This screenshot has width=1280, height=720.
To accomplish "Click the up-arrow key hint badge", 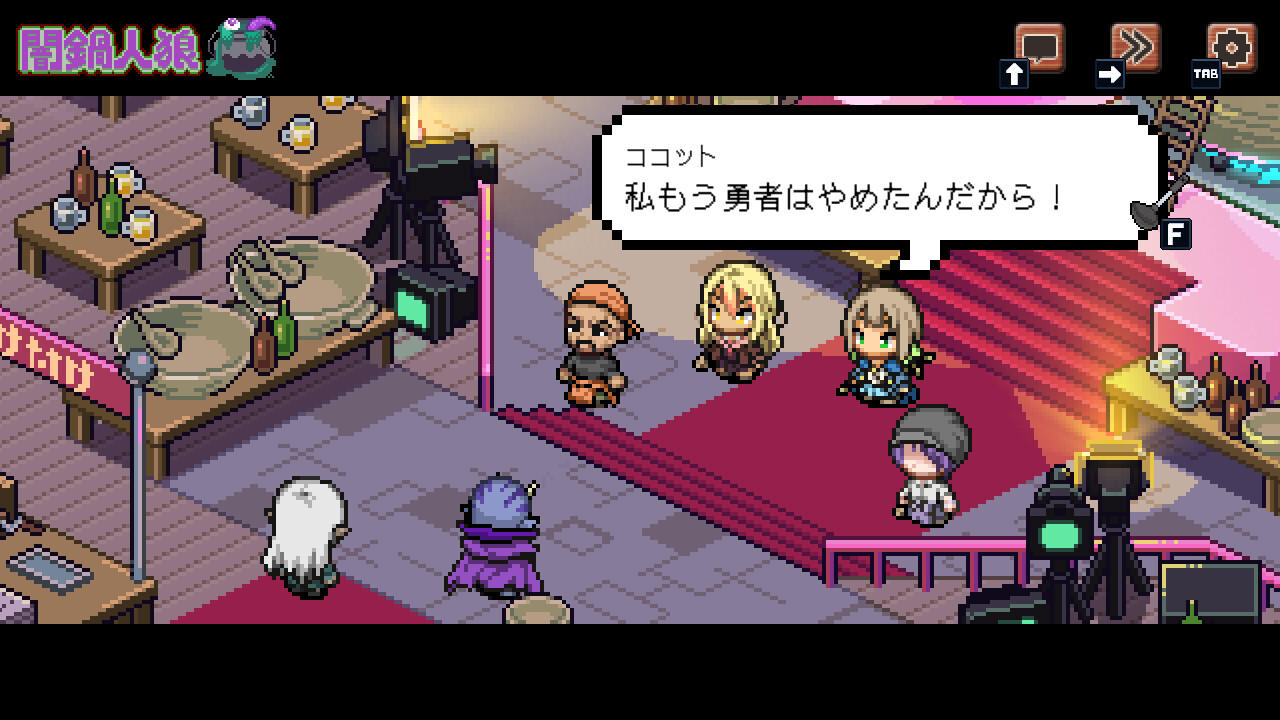I will 1014,74.
